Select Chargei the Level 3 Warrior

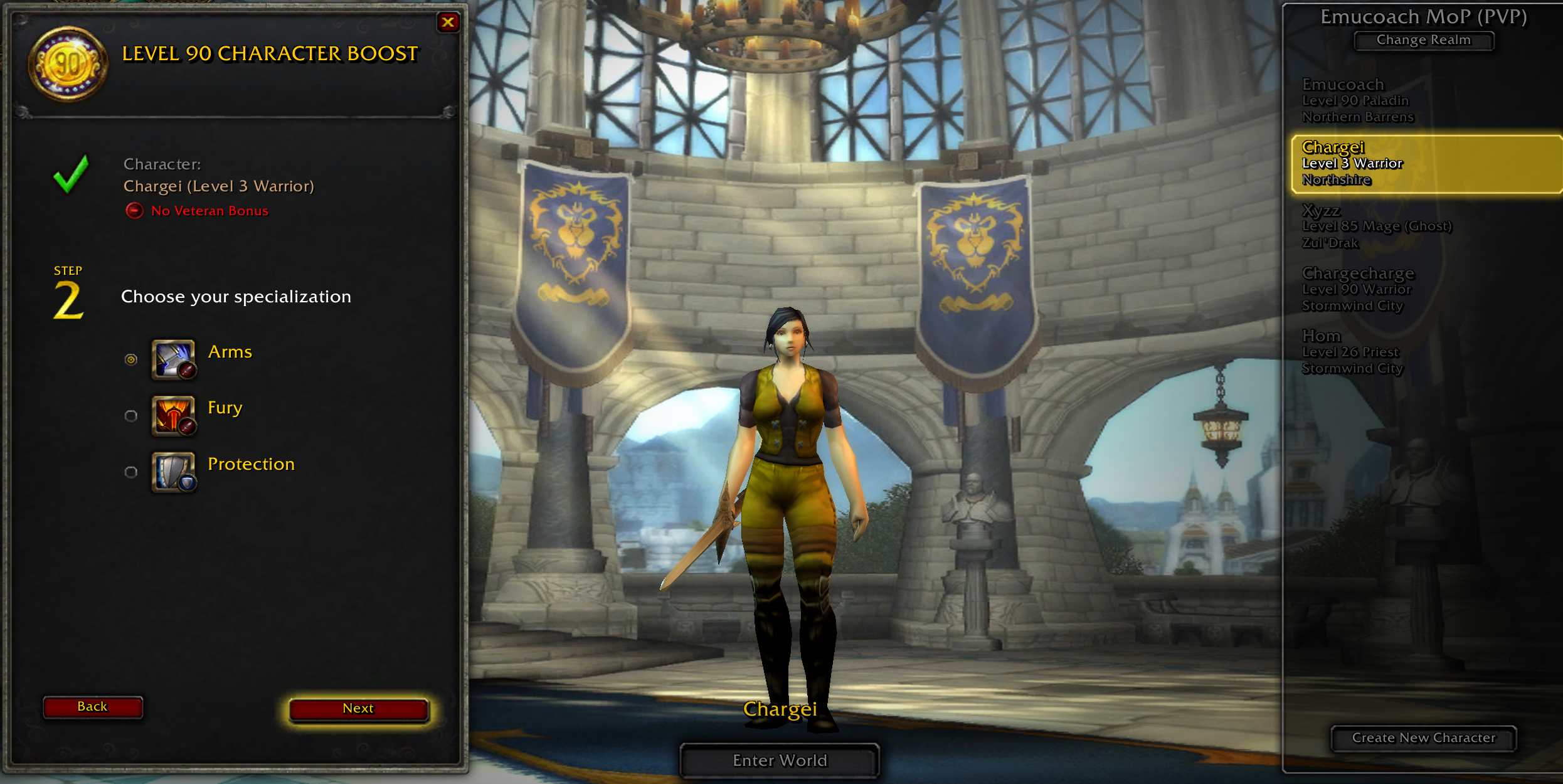tap(1424, 164)
